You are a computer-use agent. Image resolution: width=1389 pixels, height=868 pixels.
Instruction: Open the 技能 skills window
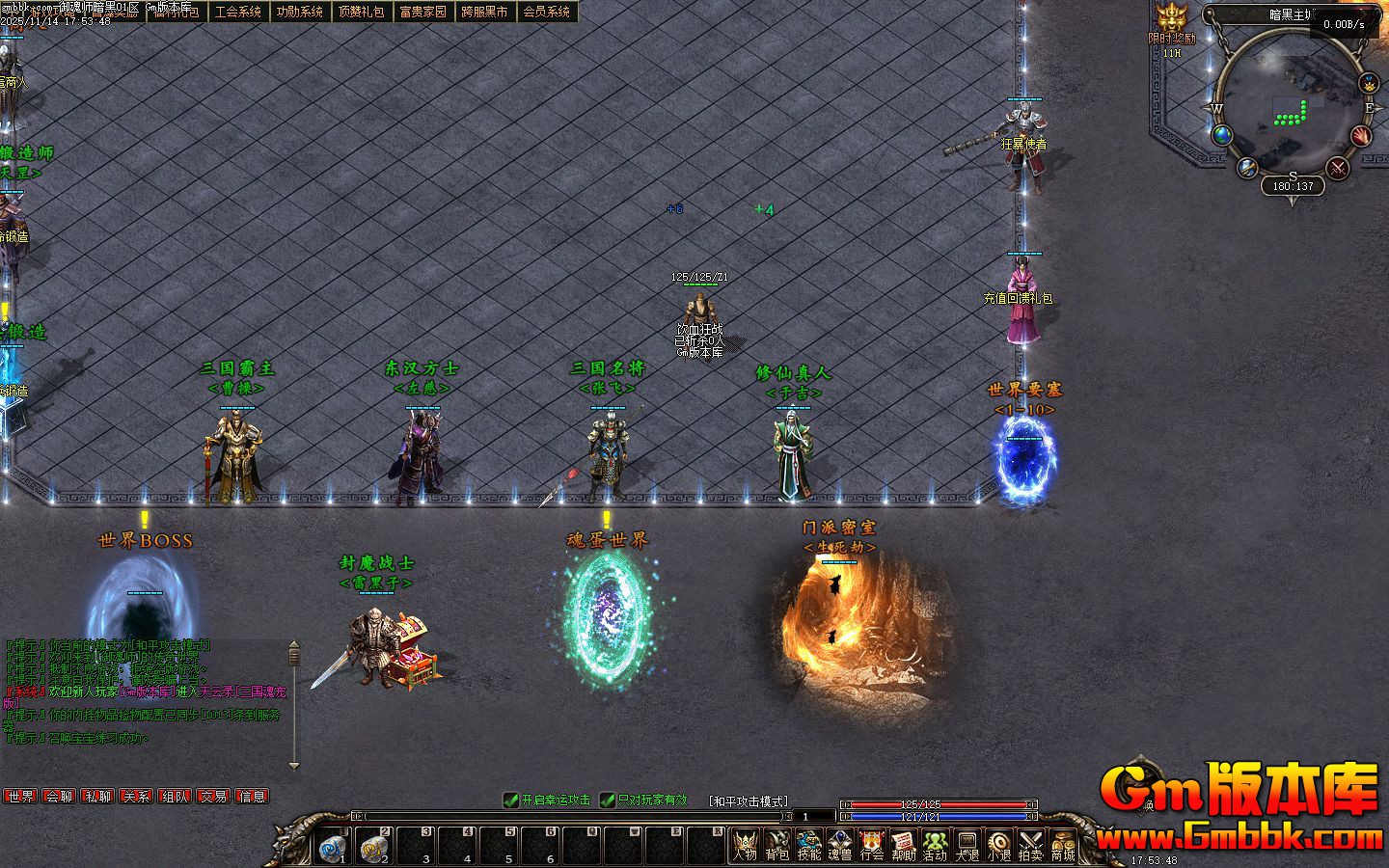point(808,844)
